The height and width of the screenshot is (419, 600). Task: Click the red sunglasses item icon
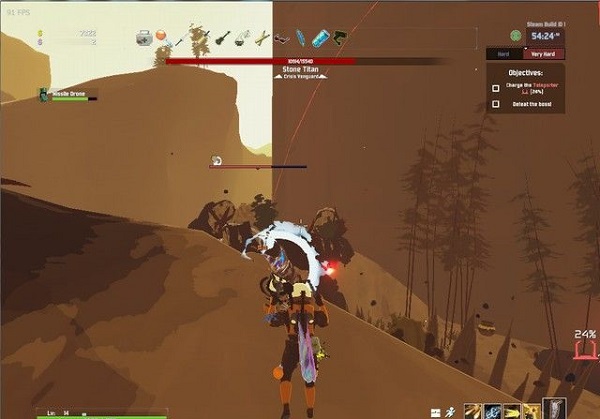[x=281, y=39]
